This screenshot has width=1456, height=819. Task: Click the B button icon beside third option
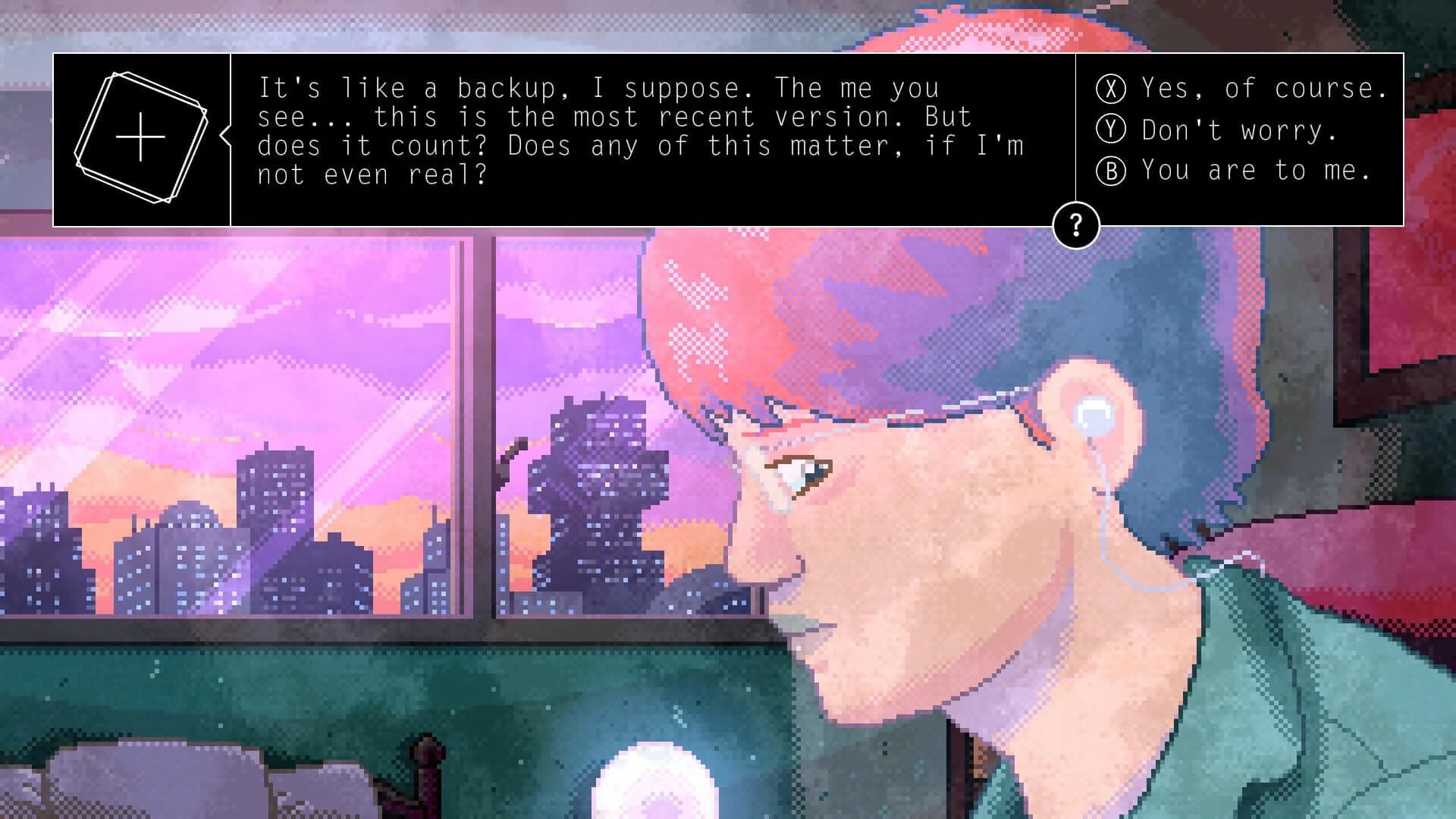point(1111,170)
